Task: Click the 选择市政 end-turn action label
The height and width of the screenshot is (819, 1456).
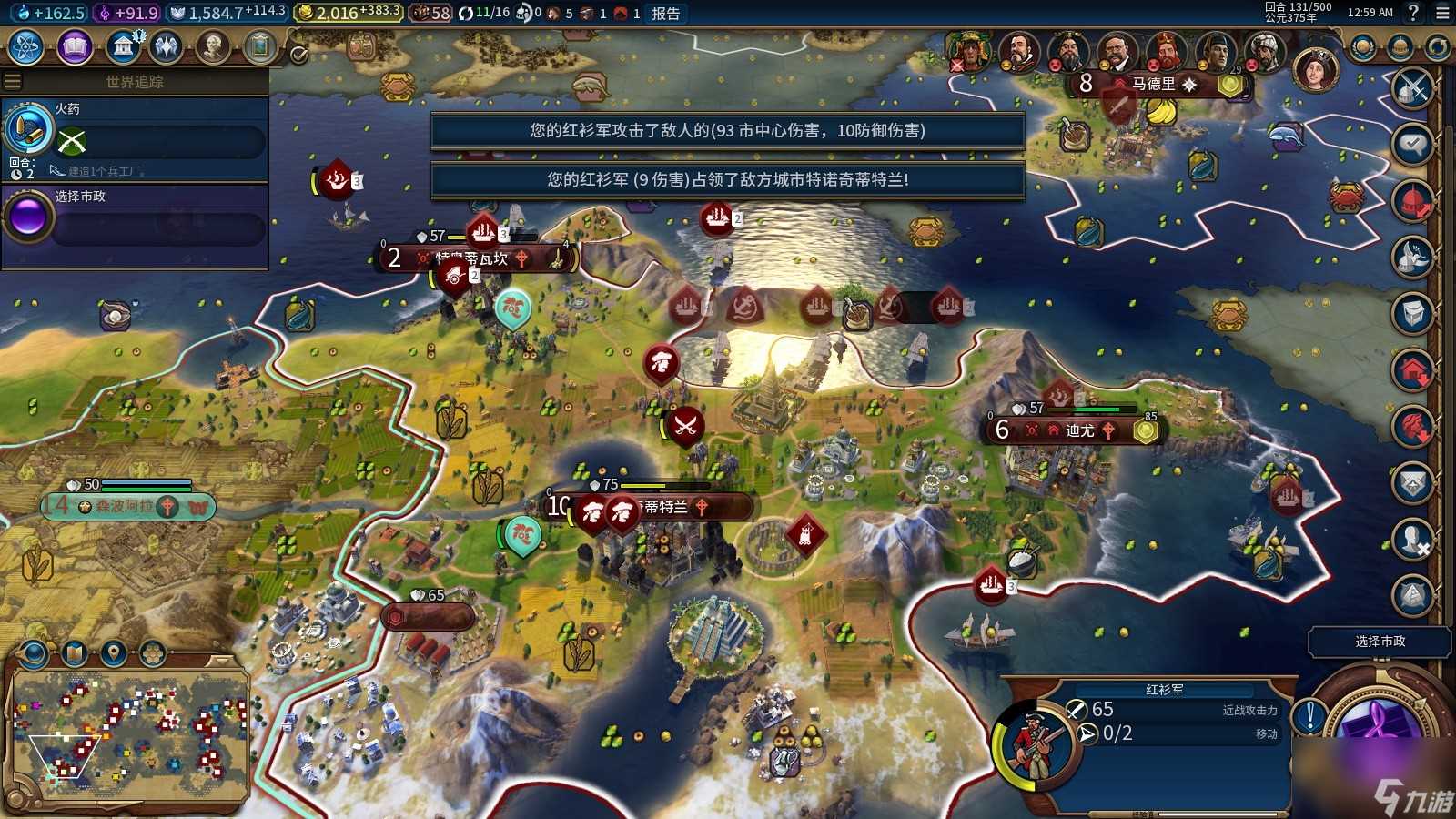Action: point(1380,642)
